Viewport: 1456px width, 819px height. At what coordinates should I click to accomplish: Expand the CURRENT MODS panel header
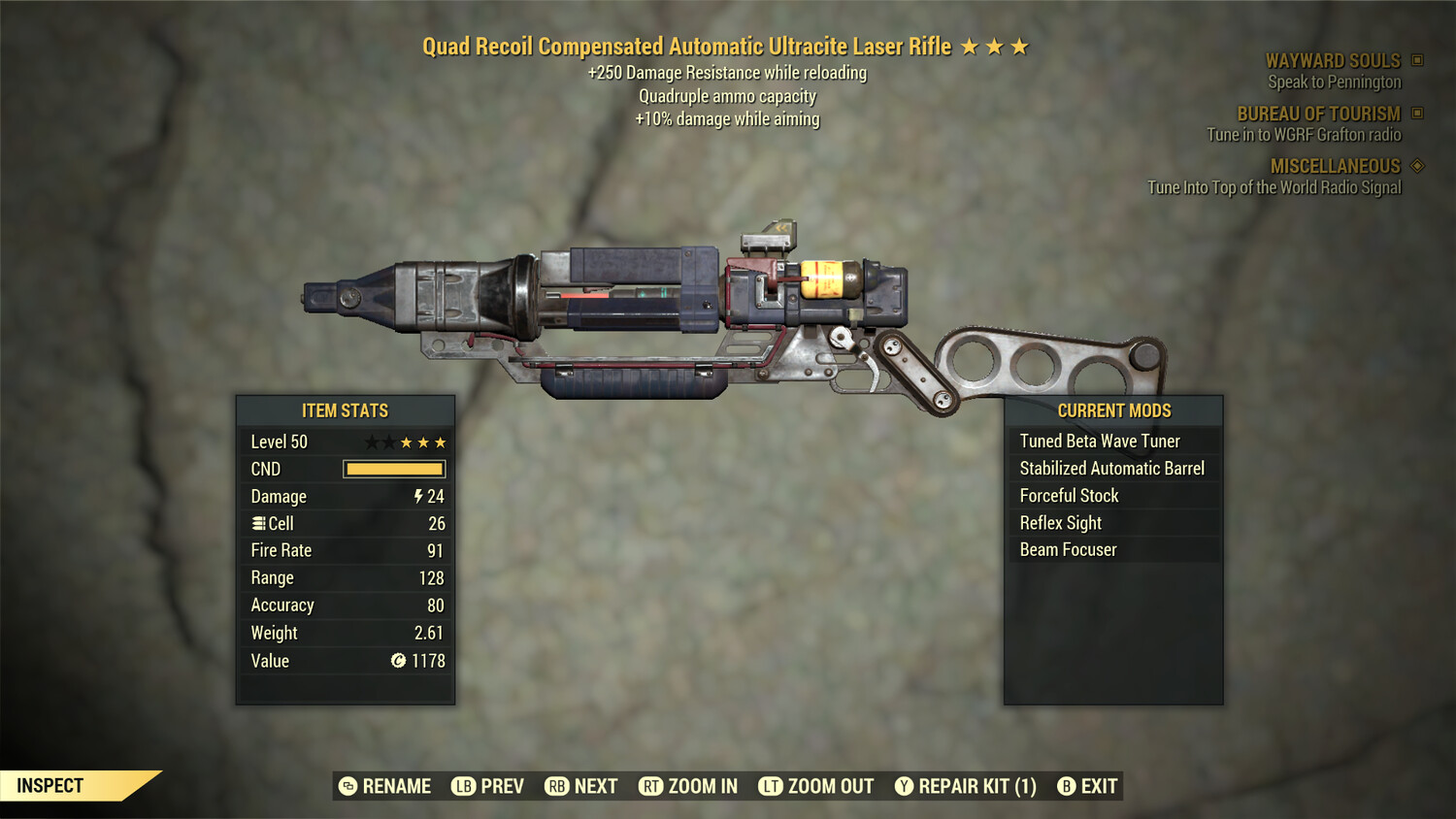click(1113, 410)
